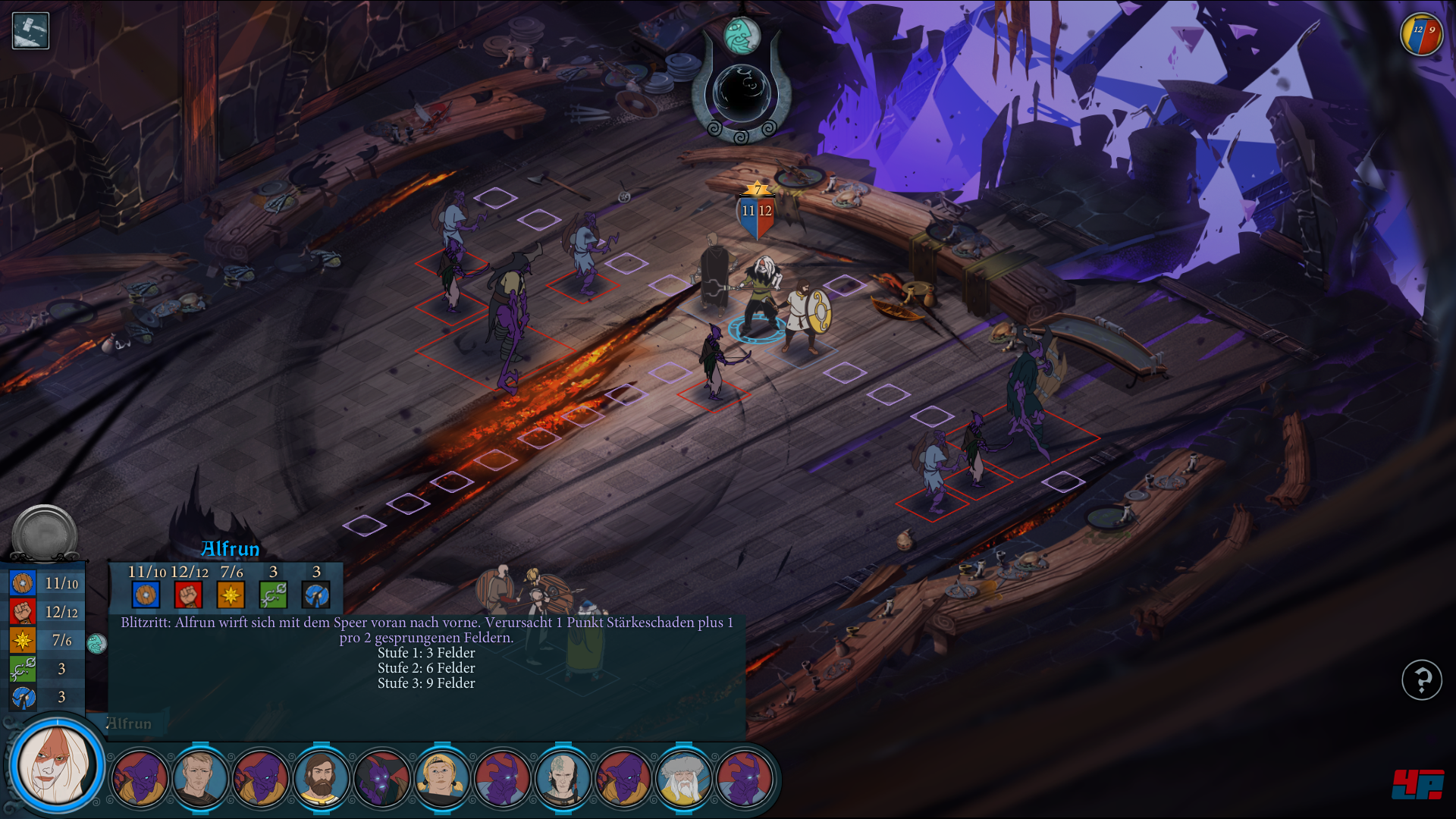1456x819 pixels.
Task: Select the white-bearded fur-hat man's portrait
Action: pyautogui.click(x=683, y=778)
